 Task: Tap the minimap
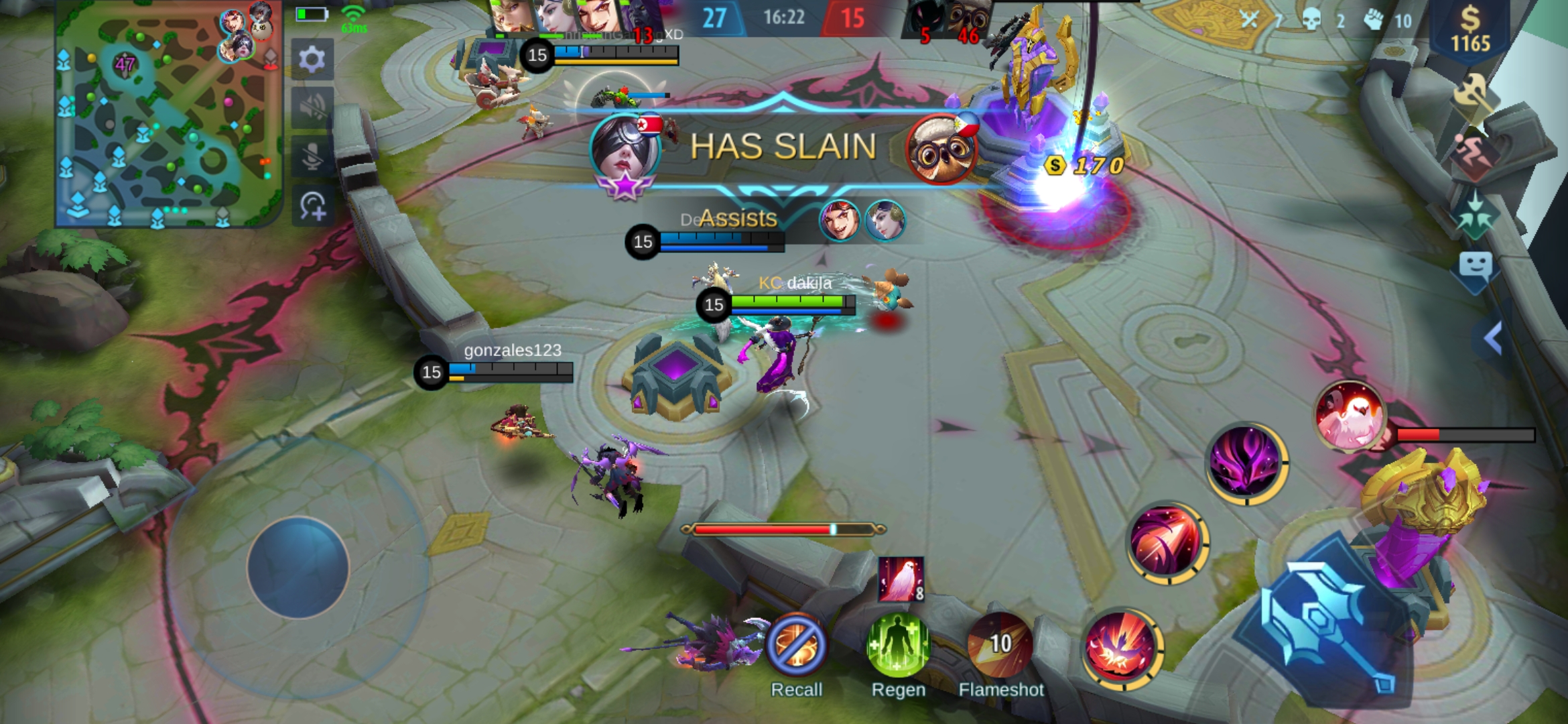(x=168, y=114)
